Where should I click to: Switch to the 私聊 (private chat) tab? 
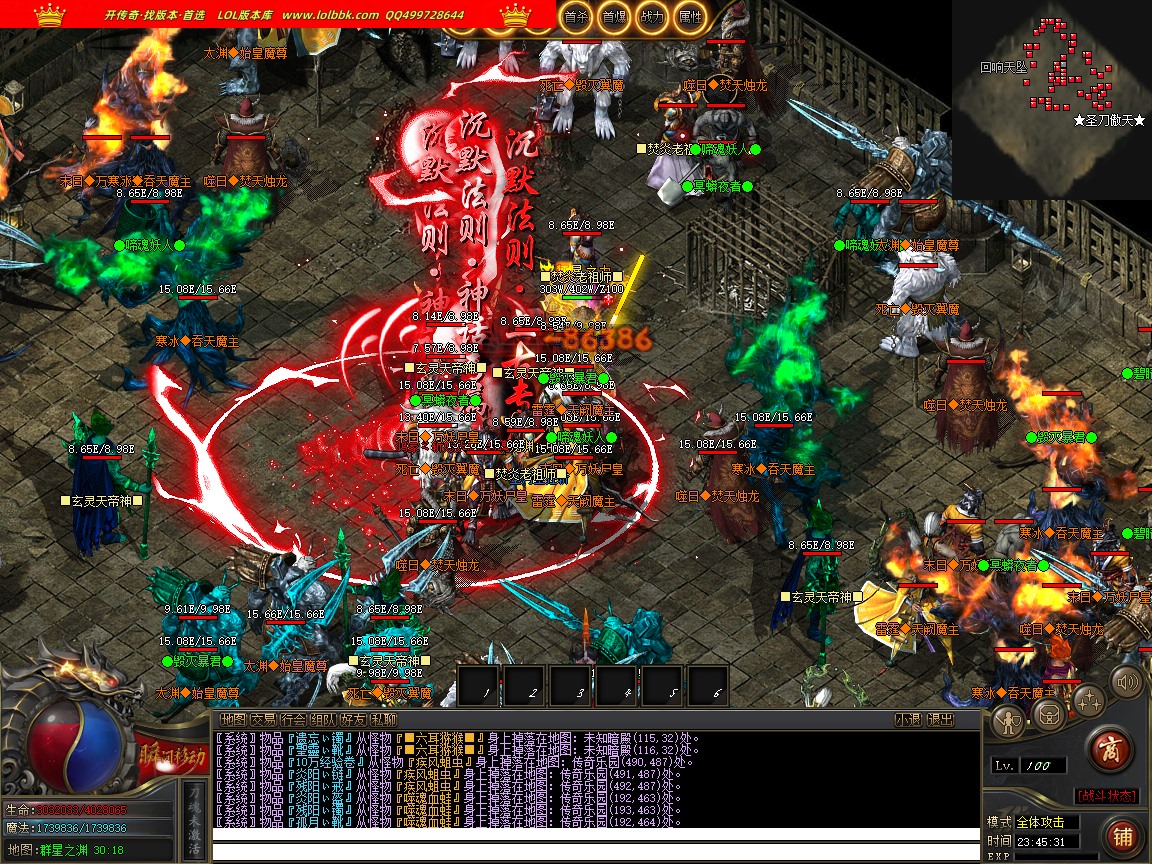click(383, 719)
